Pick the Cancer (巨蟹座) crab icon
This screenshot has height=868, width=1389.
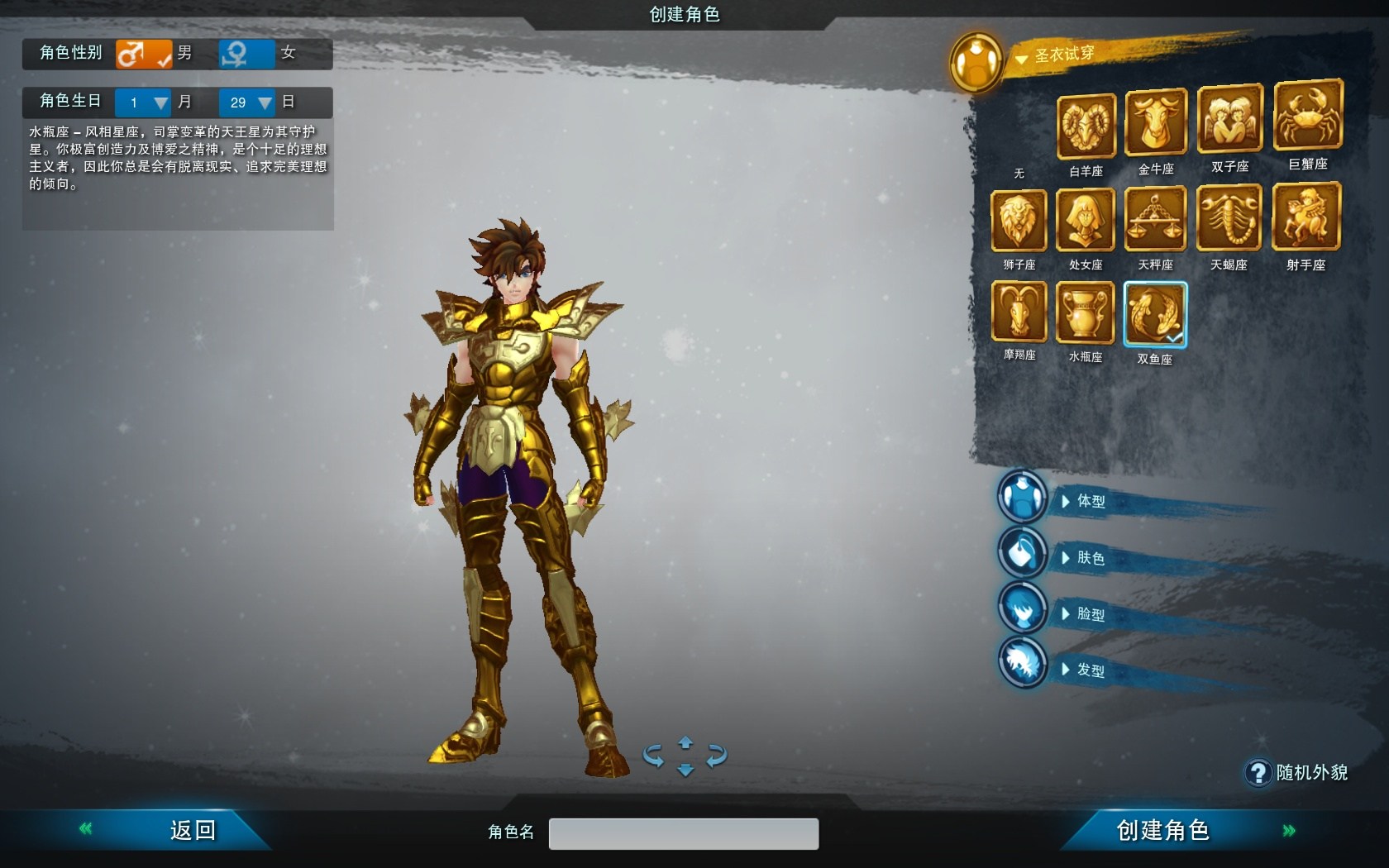click(x=1307, y=117)
